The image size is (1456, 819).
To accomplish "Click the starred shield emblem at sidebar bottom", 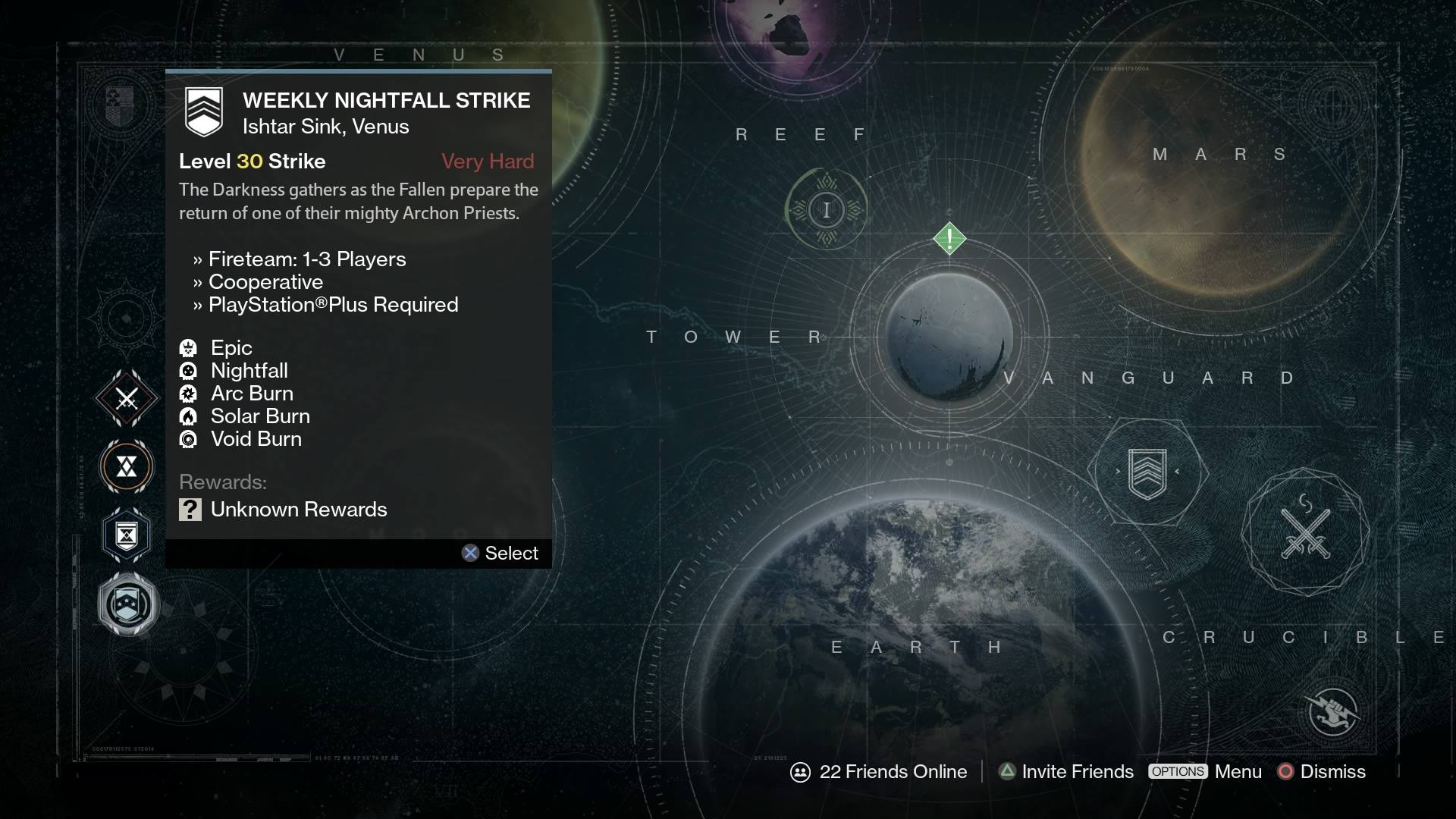I will pyautogui.click(x=126, y=604).
